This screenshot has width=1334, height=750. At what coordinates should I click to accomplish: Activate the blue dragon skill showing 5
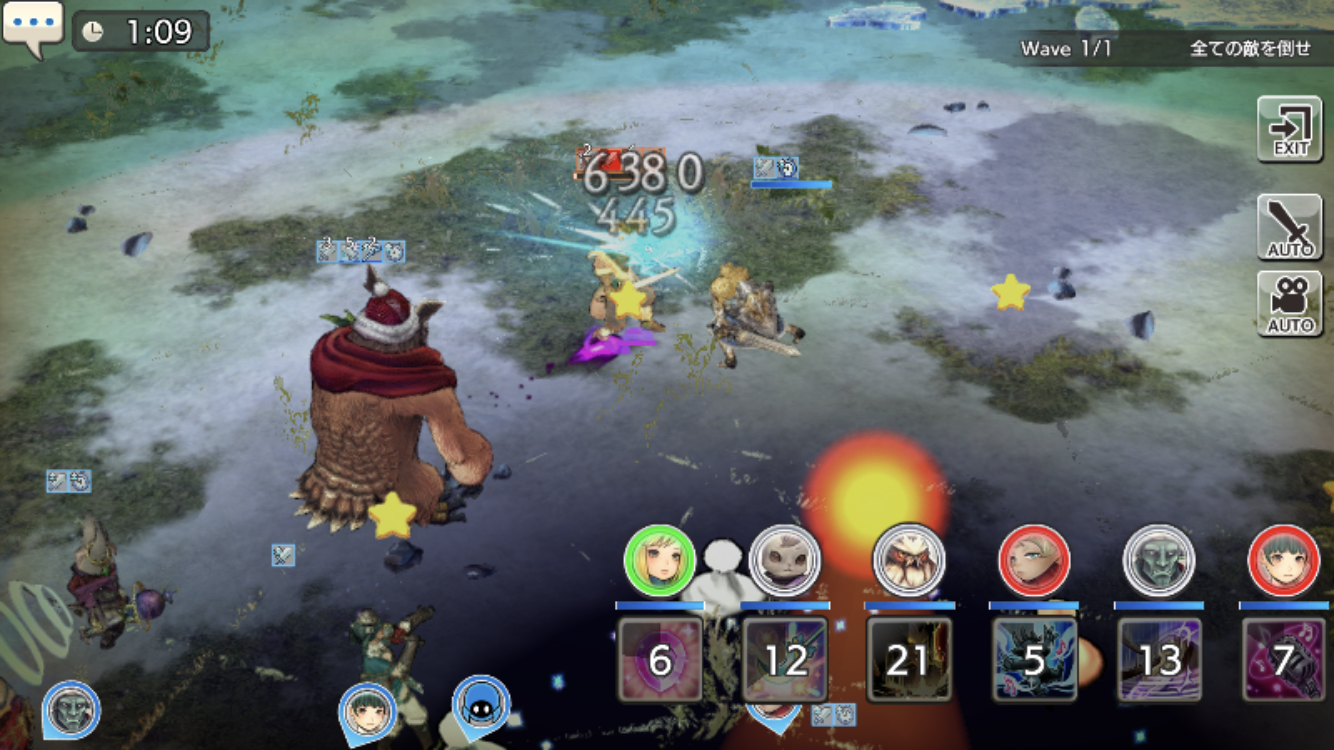1034,659
